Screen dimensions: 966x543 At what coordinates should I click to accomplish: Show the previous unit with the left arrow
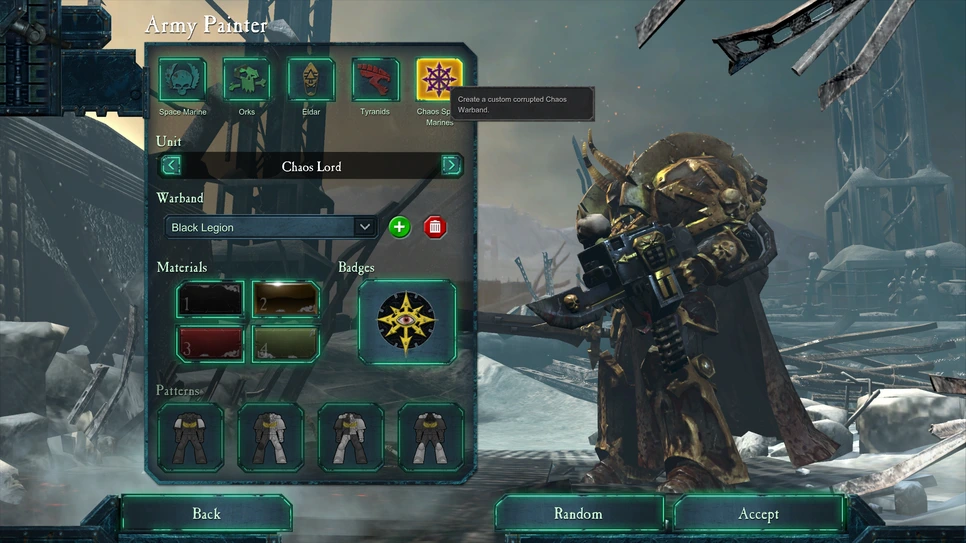click(172, 165)
